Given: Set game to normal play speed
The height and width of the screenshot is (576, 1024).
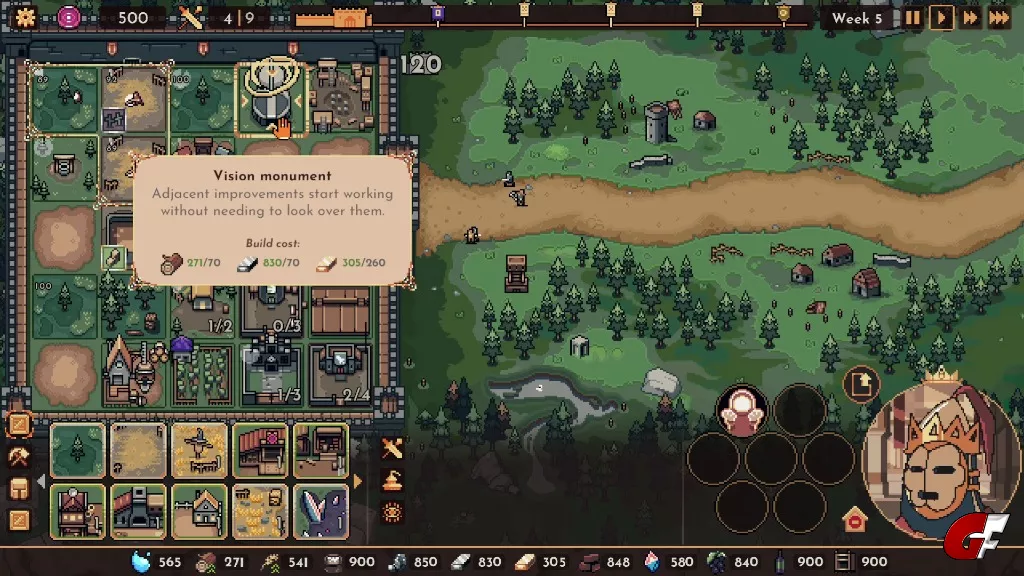Looking at the screenshot, I should 941,18.
